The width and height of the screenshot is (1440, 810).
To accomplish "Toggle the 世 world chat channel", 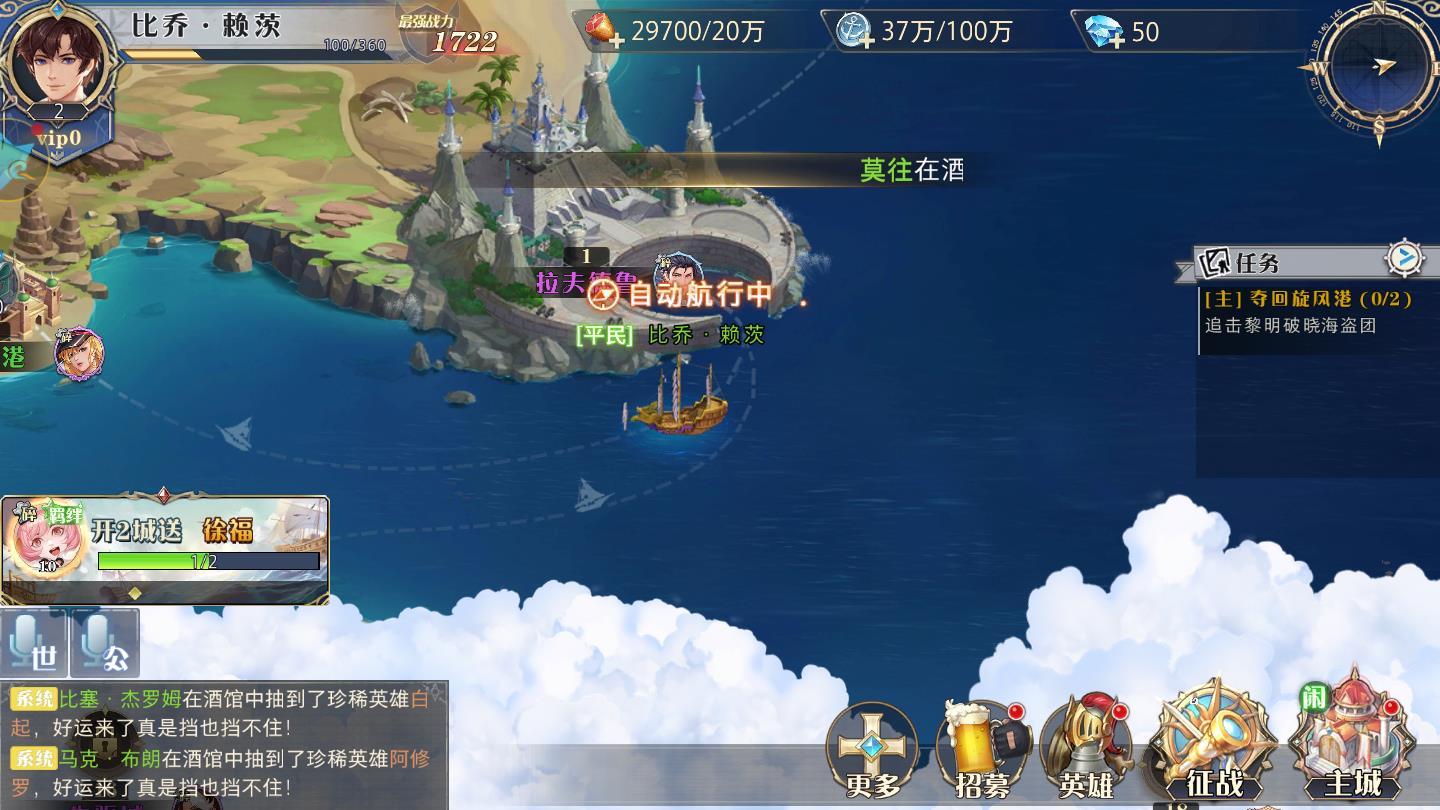I will click(x=34, y=647).
